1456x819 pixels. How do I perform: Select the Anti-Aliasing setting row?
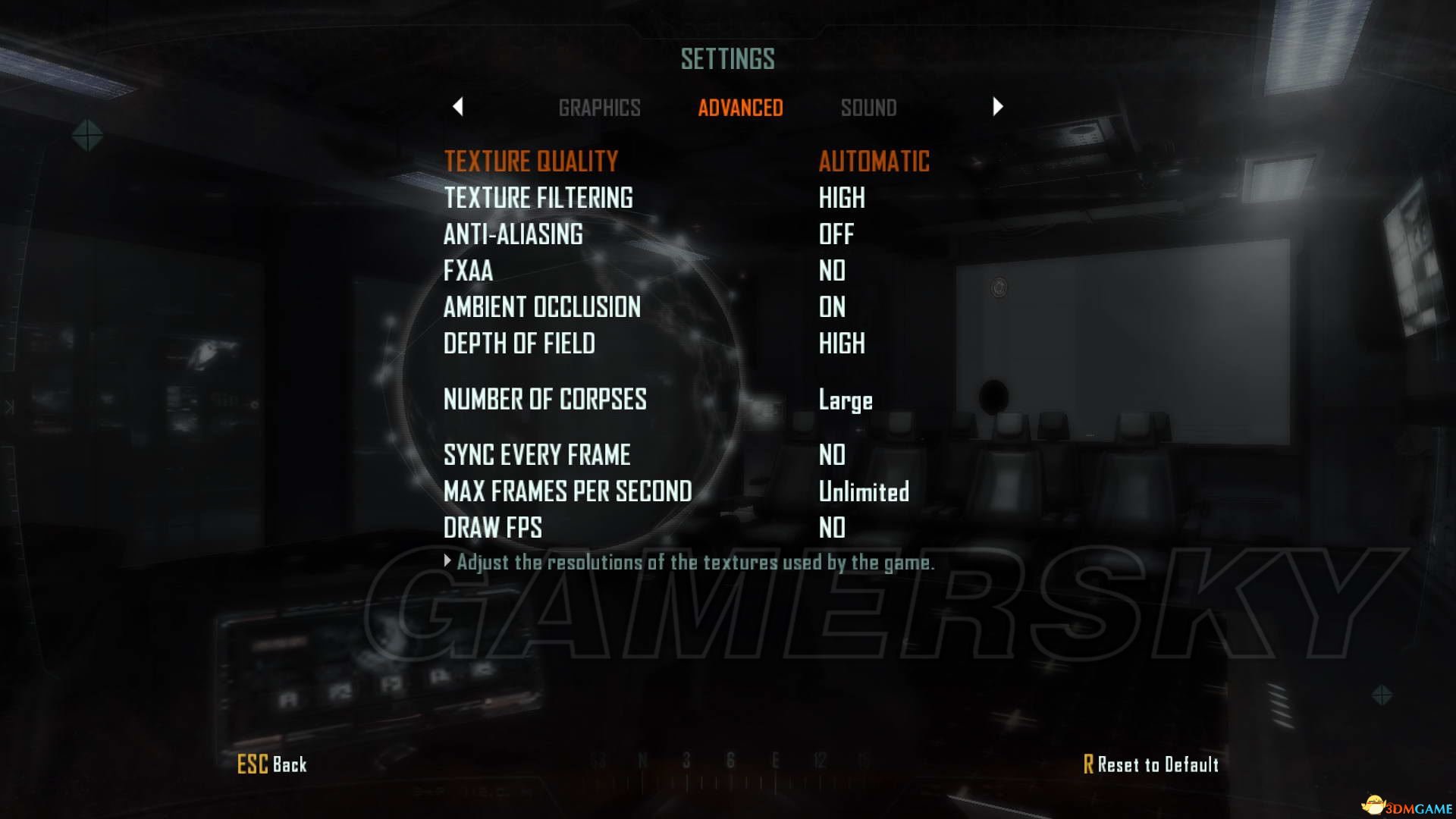coord(513,234)
